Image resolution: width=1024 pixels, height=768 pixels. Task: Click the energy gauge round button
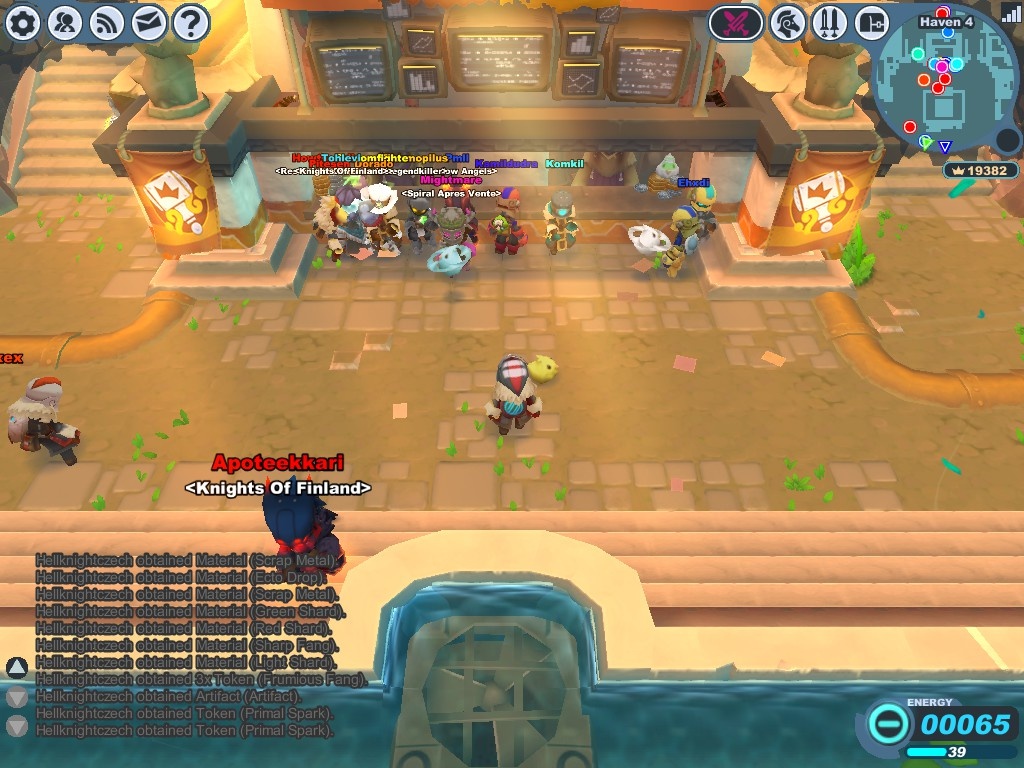pyautogui.click(x=887, y=723)
